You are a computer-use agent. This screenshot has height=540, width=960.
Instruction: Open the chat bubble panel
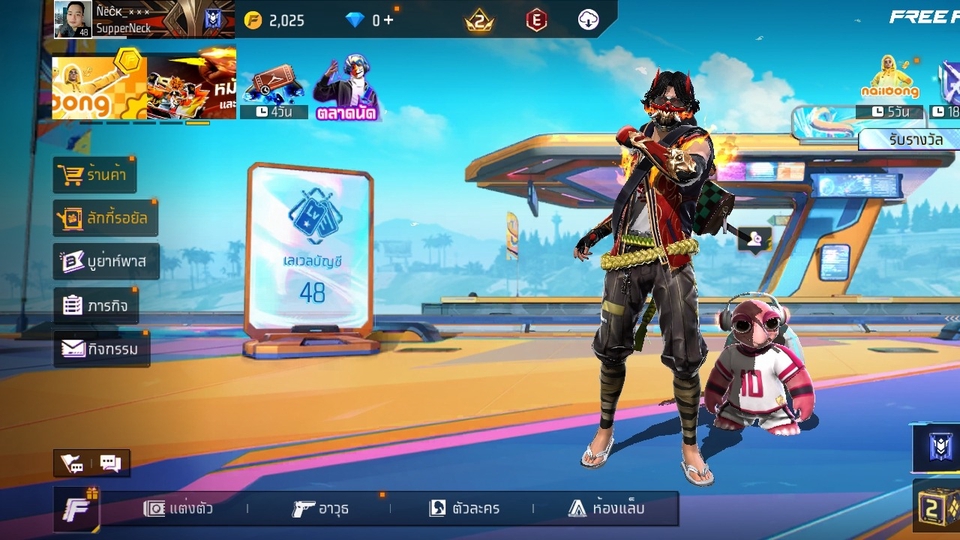click(x=110, y=464)
